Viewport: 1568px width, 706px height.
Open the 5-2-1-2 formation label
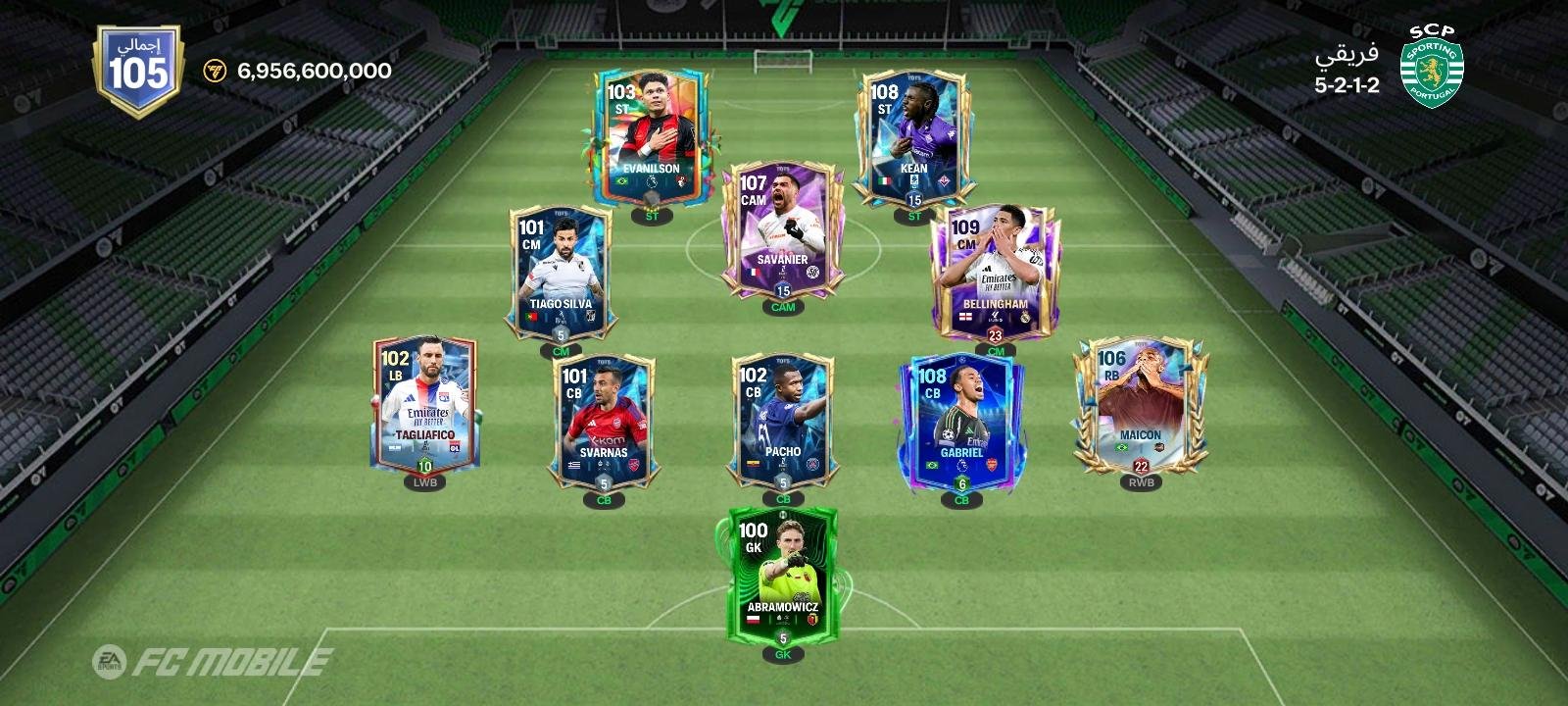point(1347,85)
